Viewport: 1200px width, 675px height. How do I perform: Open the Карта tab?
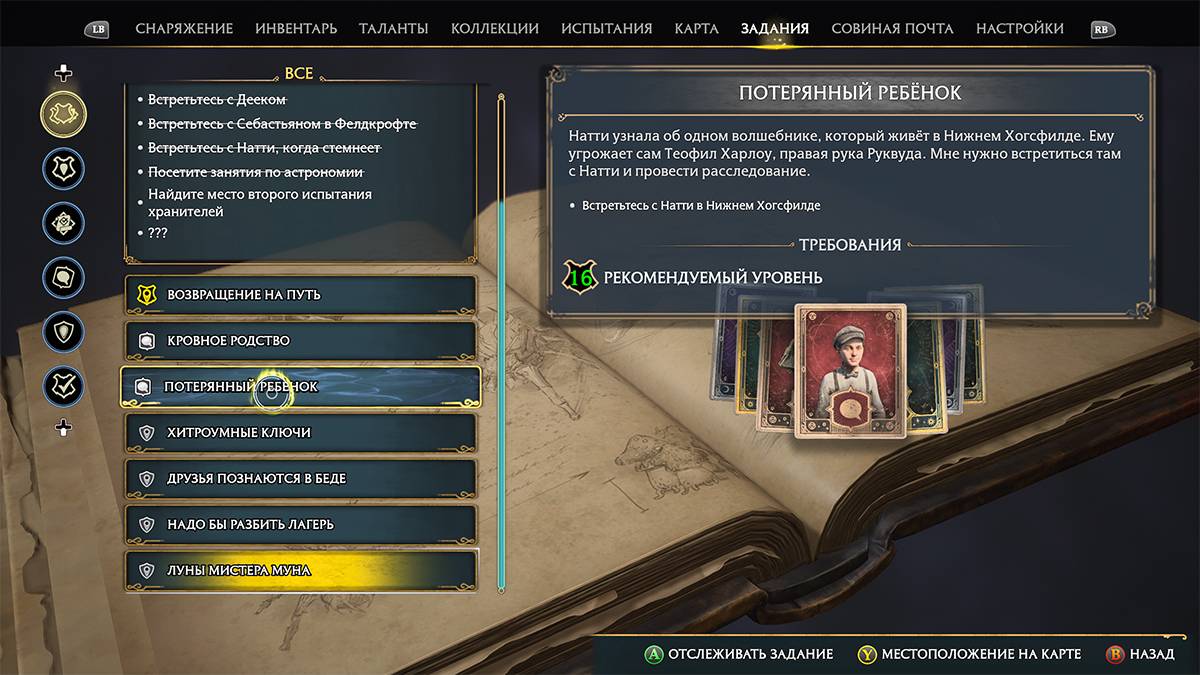tap(696, 29)
